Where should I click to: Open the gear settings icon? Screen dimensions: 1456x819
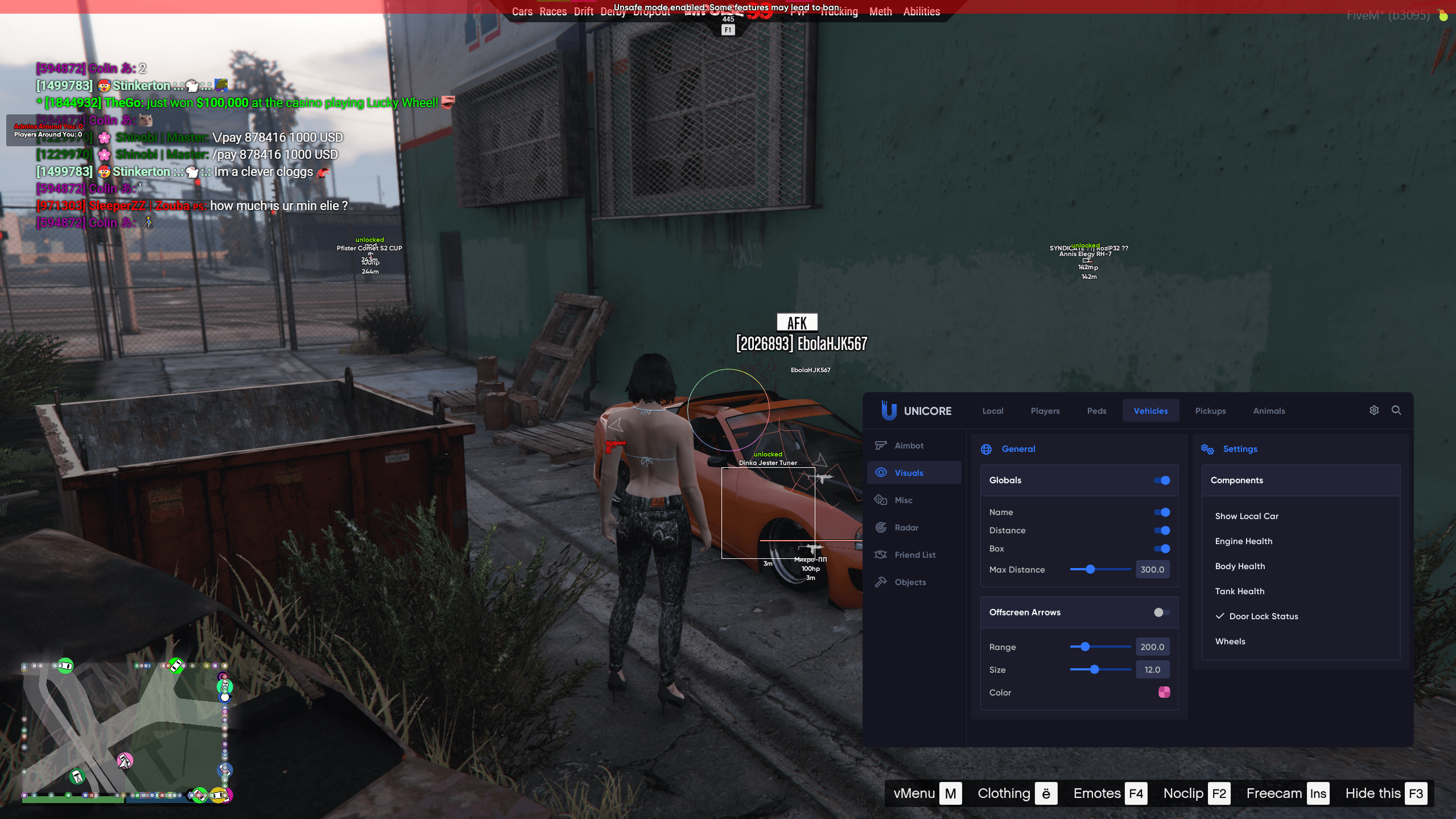[1373, 410]
